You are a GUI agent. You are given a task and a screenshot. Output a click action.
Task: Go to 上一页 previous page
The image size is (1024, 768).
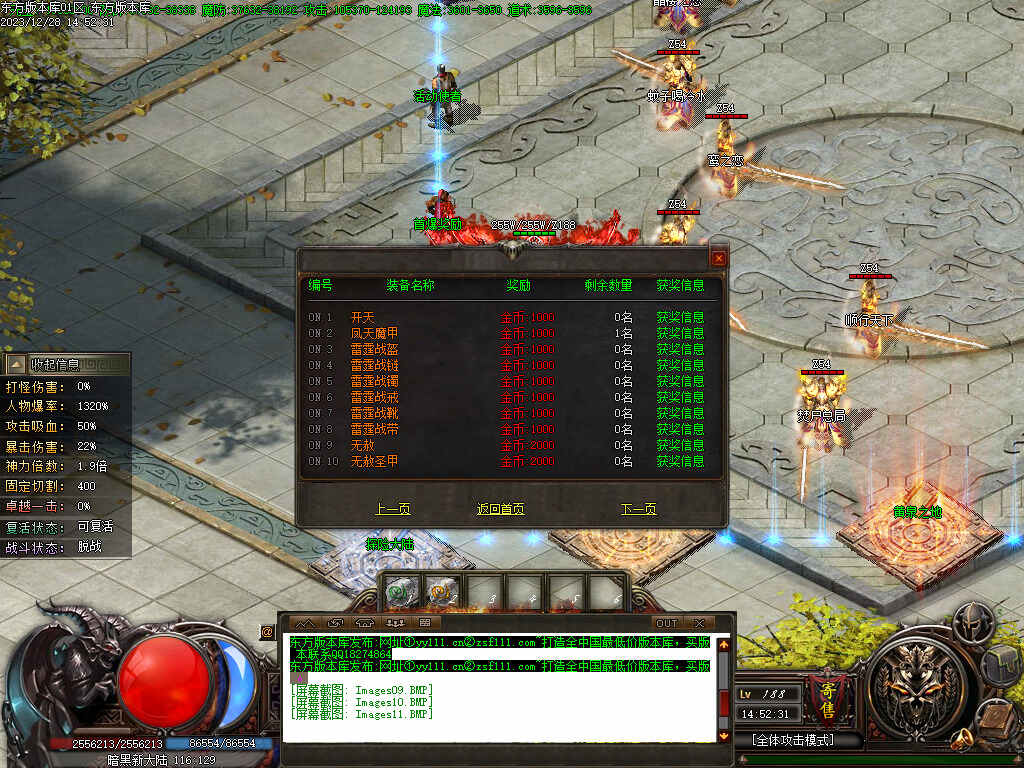click(x=393, y=509)
